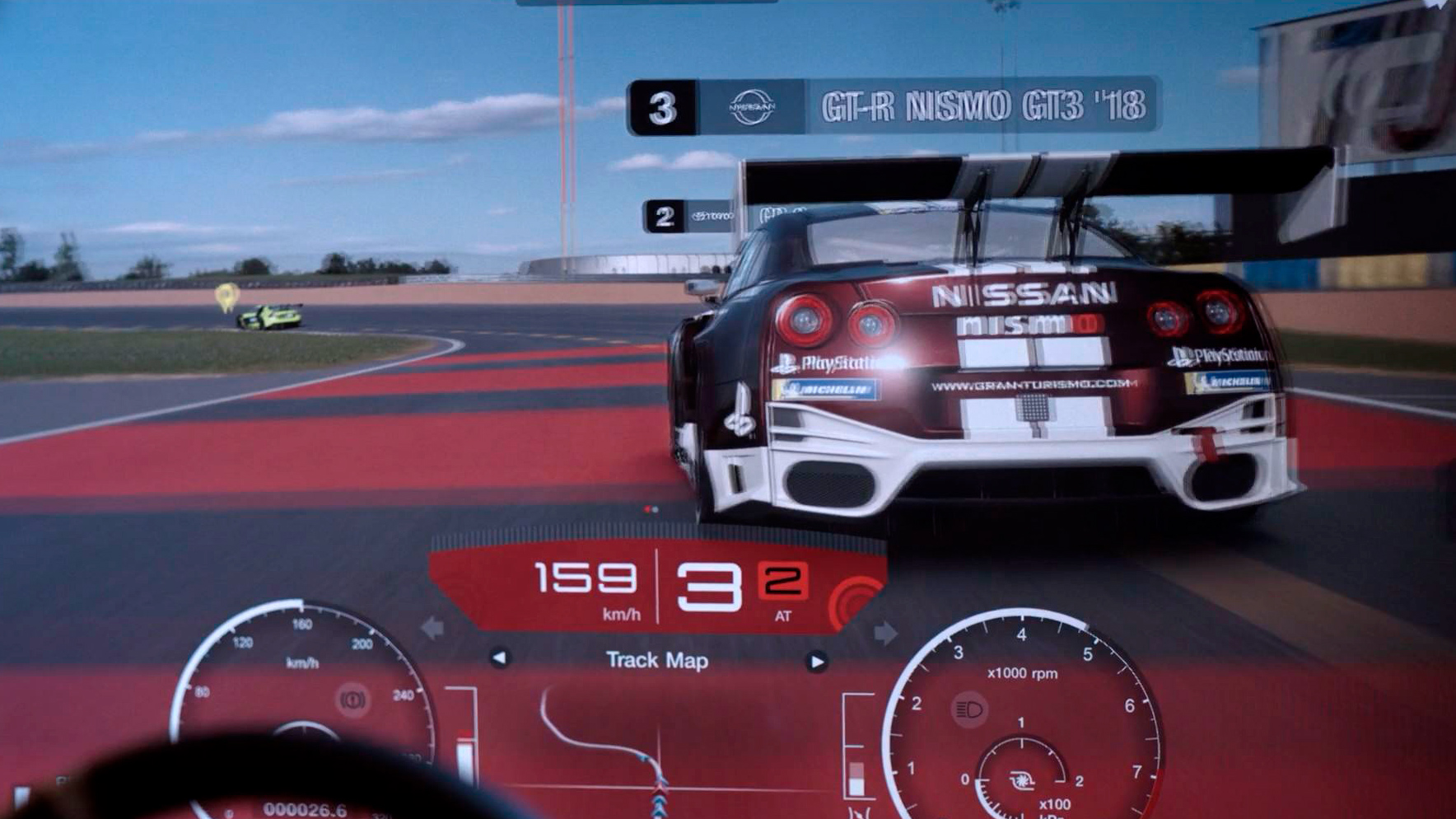Image resolution: width=1456 pixels, height=819 pixels.
Task: Click the grey left arrow beside the speed panel
Action: pyautogui.click(x=432, y=629)
